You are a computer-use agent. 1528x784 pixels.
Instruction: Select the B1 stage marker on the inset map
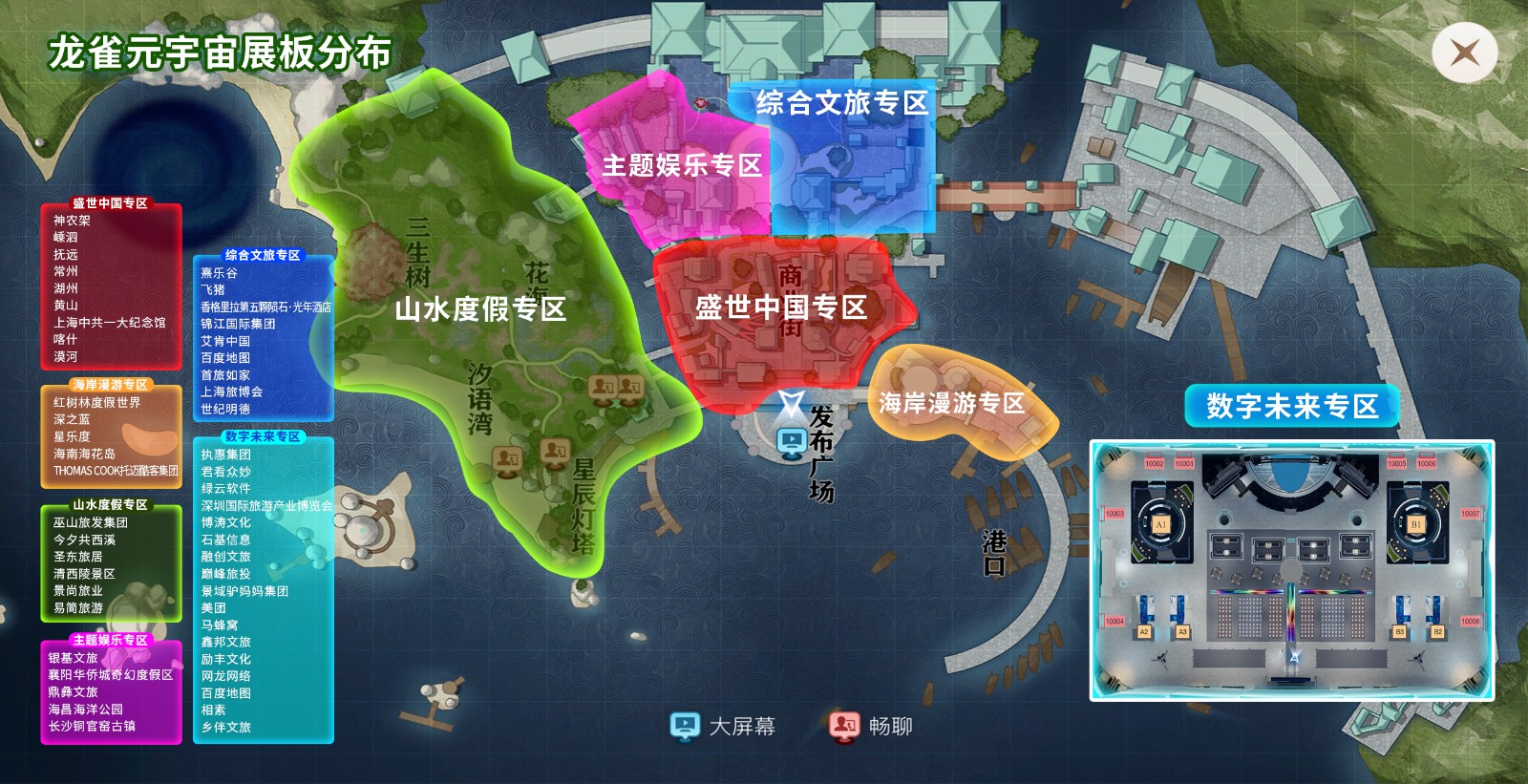(1416, 523)
